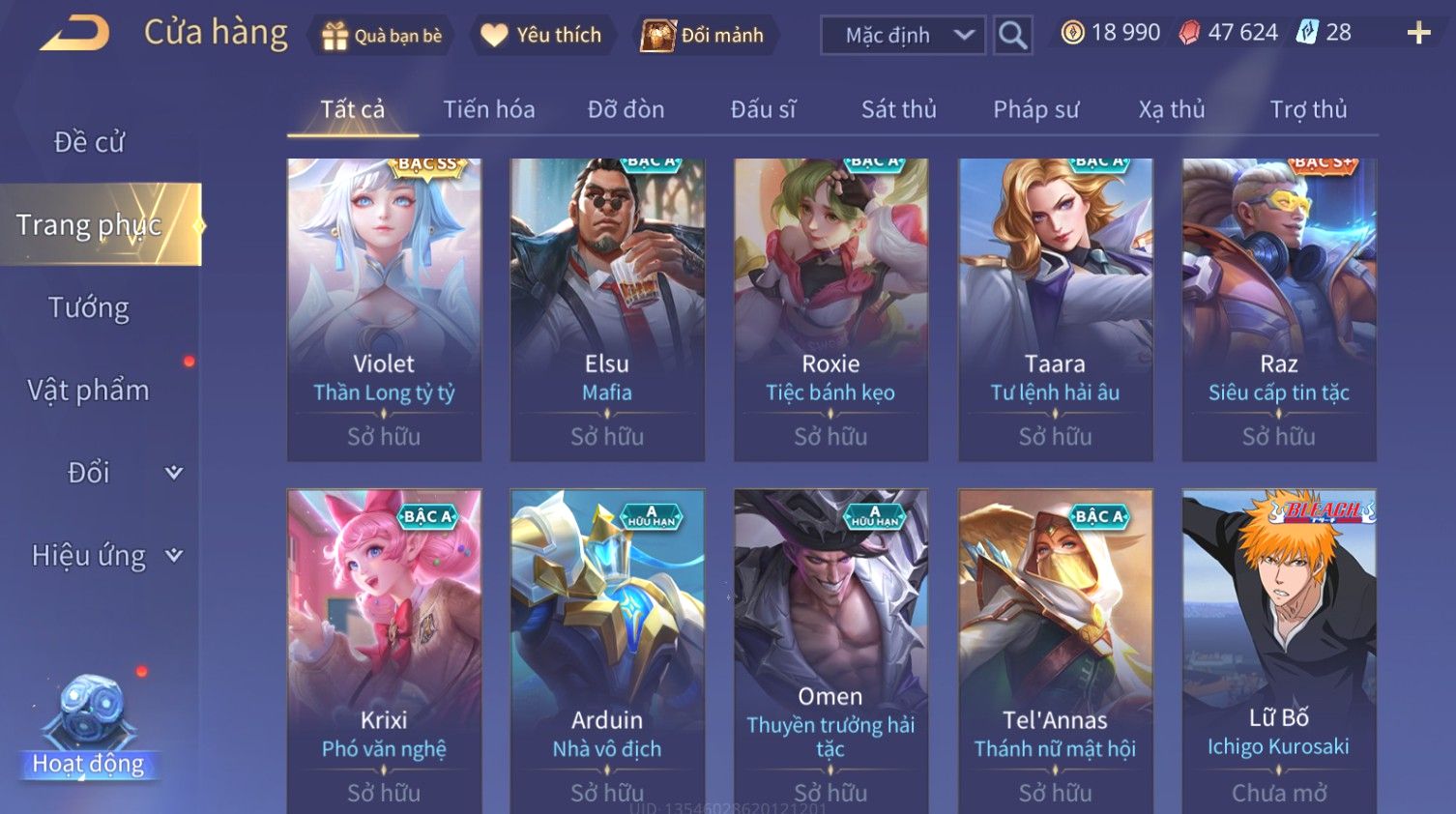Open the Đề cử sidebar section
The height and width of the screenshot is (814, 1456).
click(x=89, y=142)
